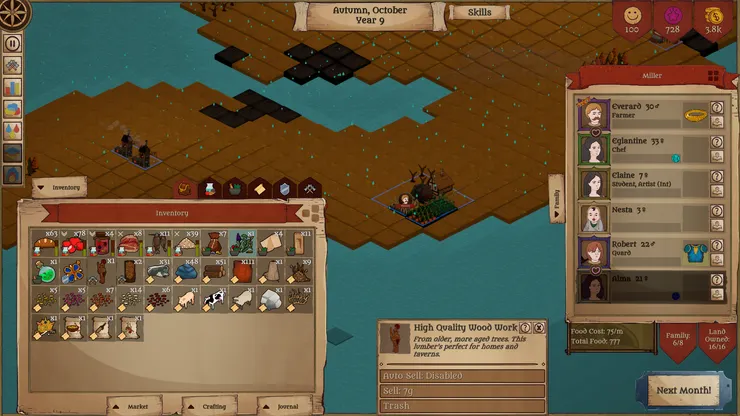Open the Journal tab
This screenshot has width=740, height=416.
284,406
